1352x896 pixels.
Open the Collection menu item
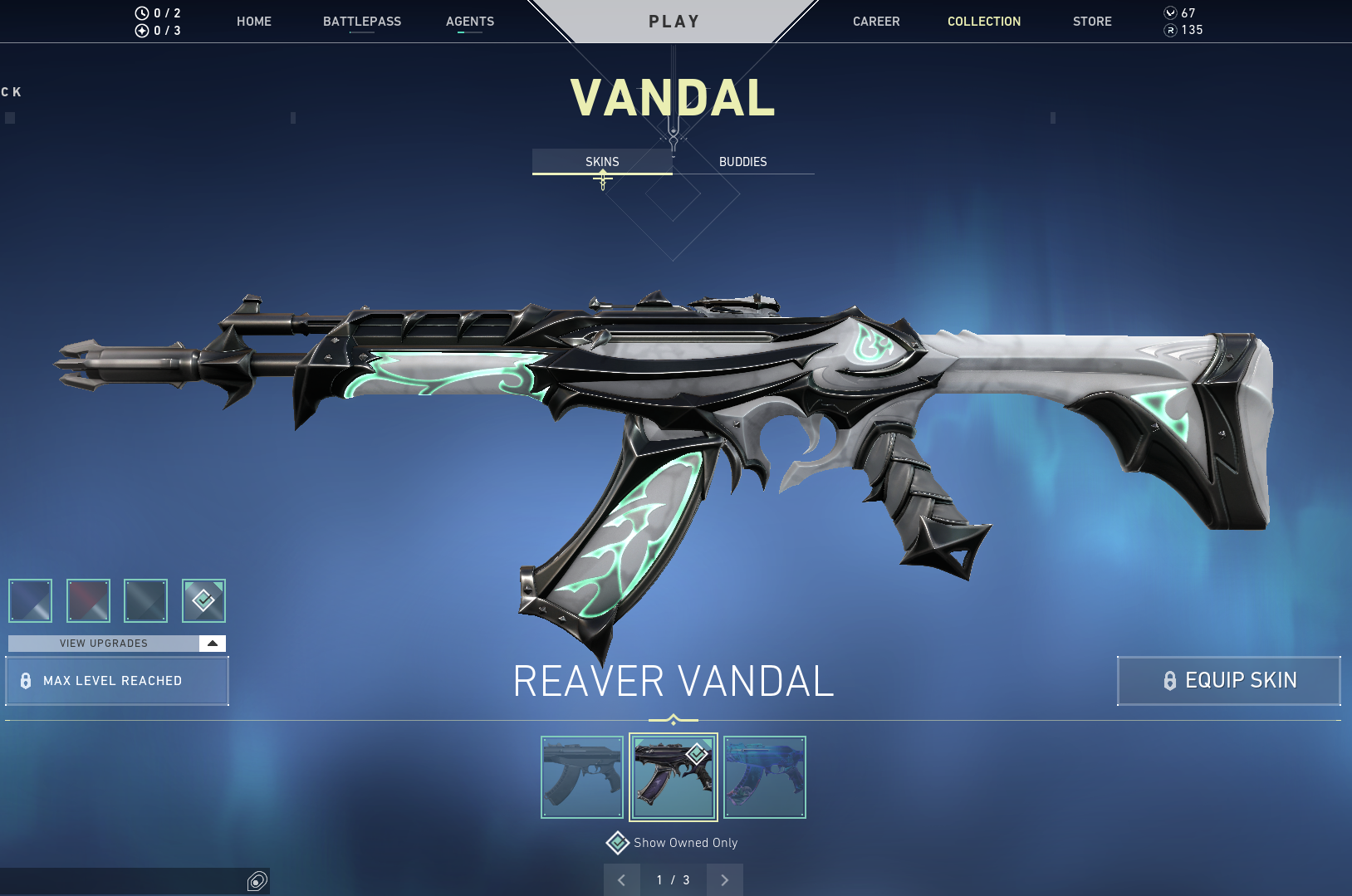[x=984, y=22]
